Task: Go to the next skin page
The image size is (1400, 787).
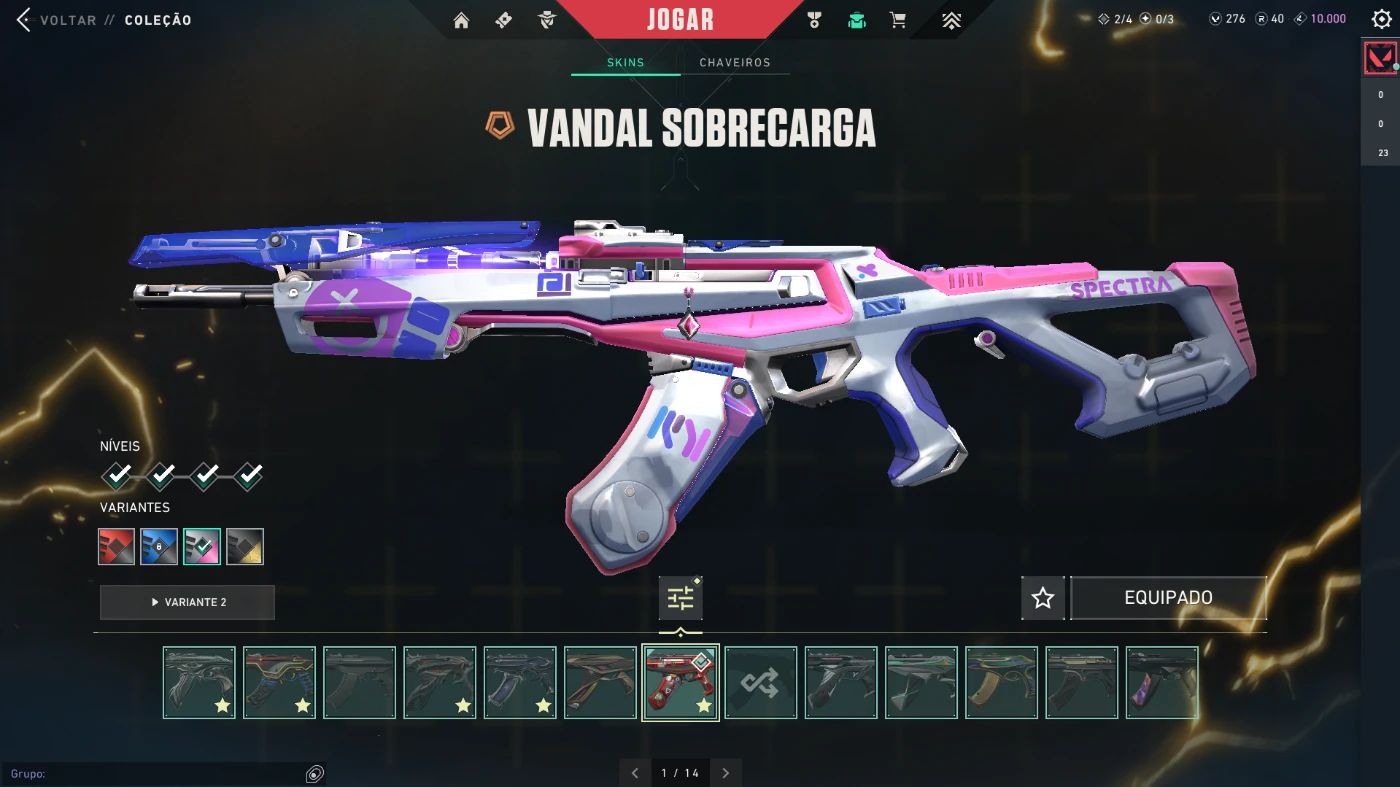Action: coord(726,773)
